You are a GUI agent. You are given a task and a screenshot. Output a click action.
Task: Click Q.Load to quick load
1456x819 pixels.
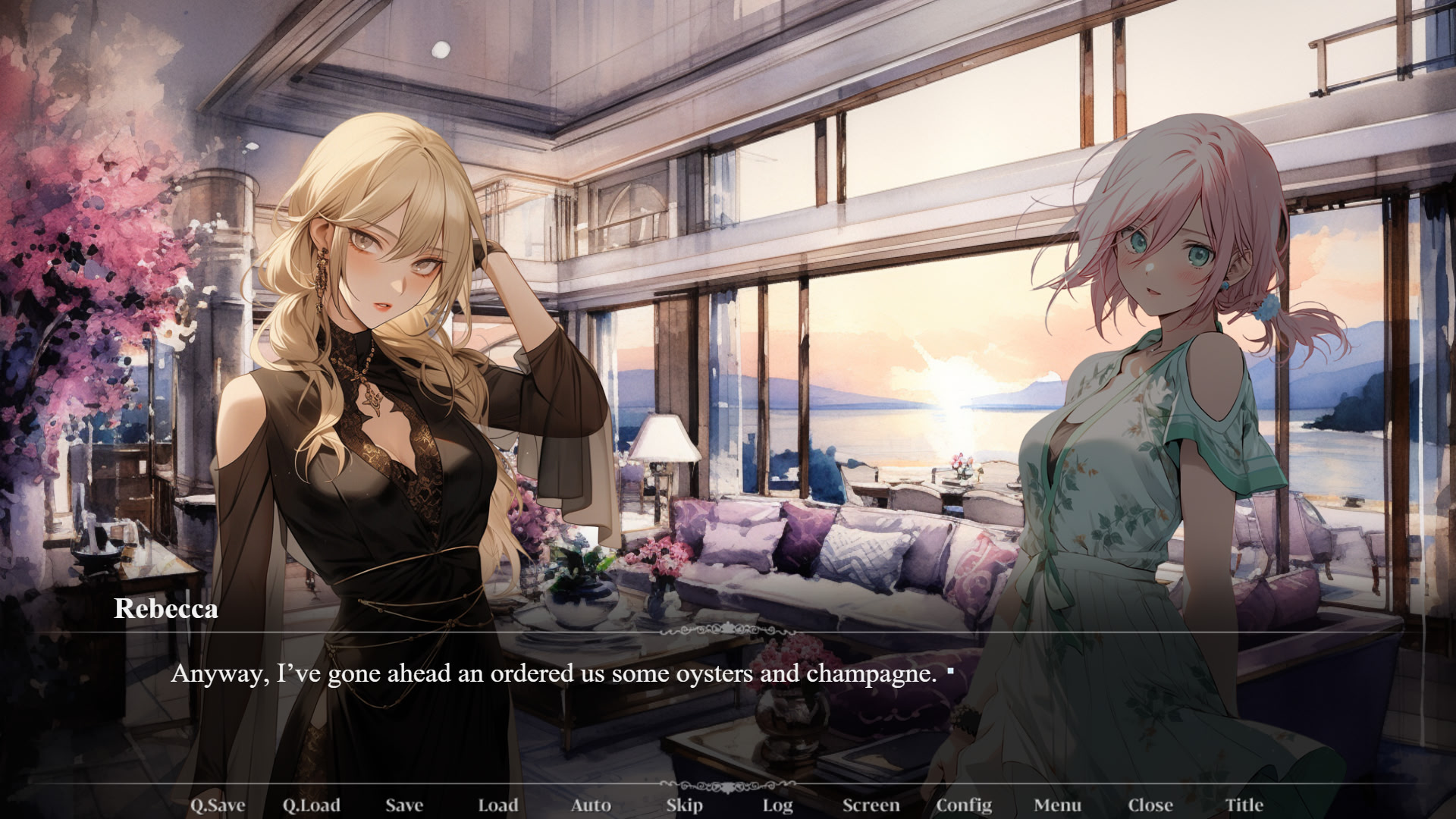tap(311, 805)
